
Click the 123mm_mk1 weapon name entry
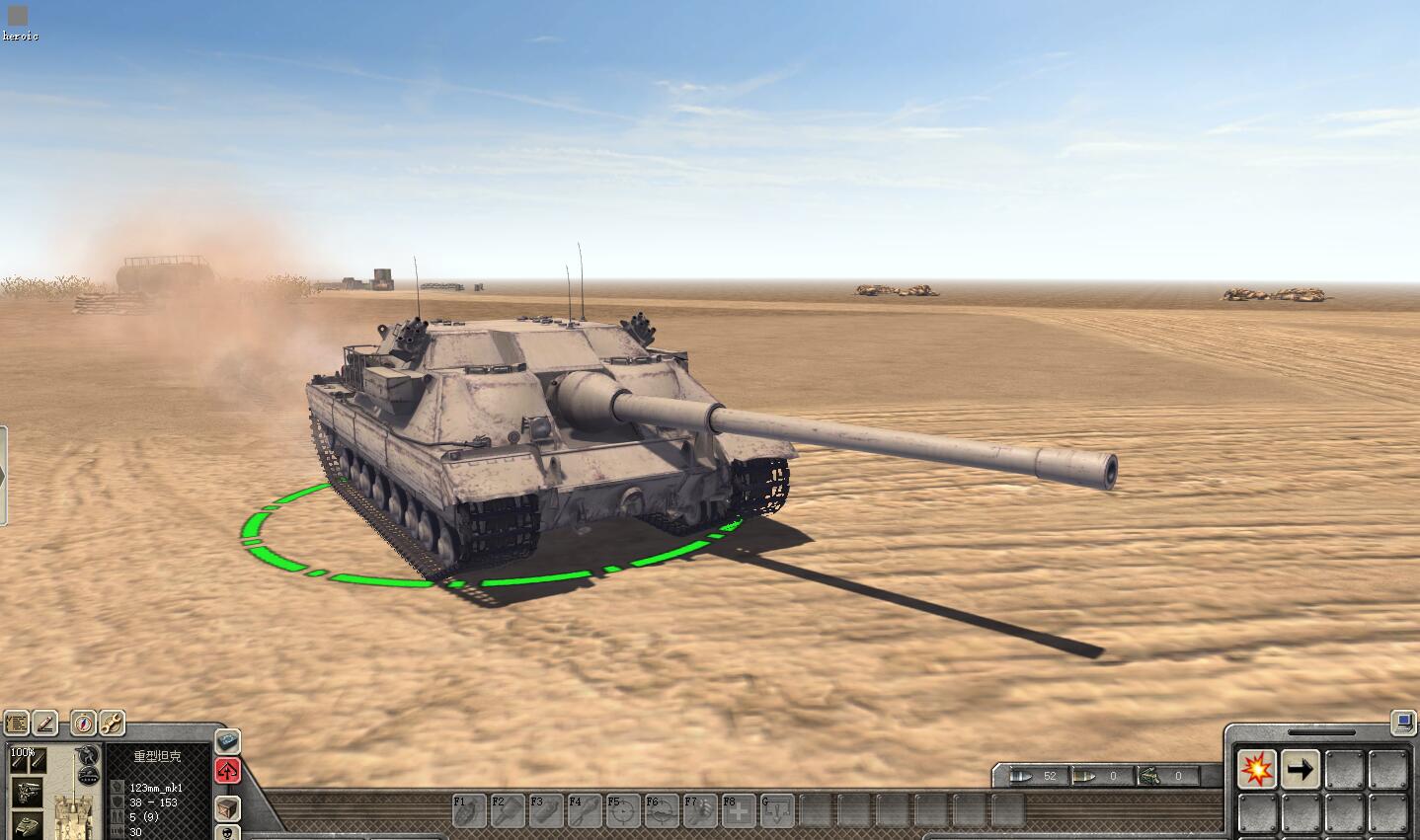click(156, 788)
